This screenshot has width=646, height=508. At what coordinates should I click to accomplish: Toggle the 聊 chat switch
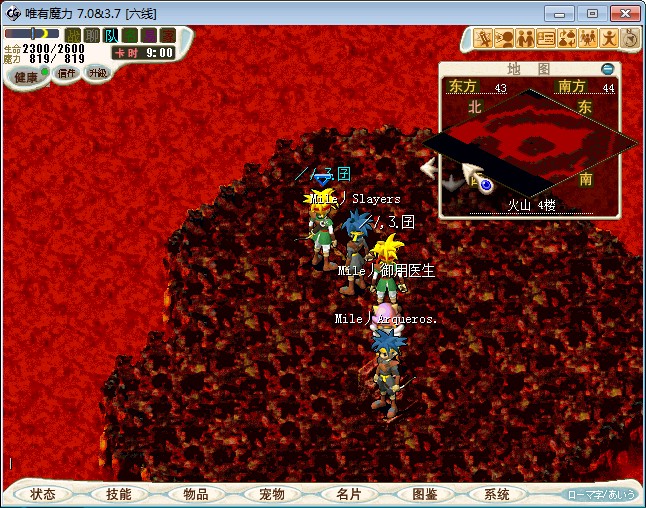pos(92,35)
